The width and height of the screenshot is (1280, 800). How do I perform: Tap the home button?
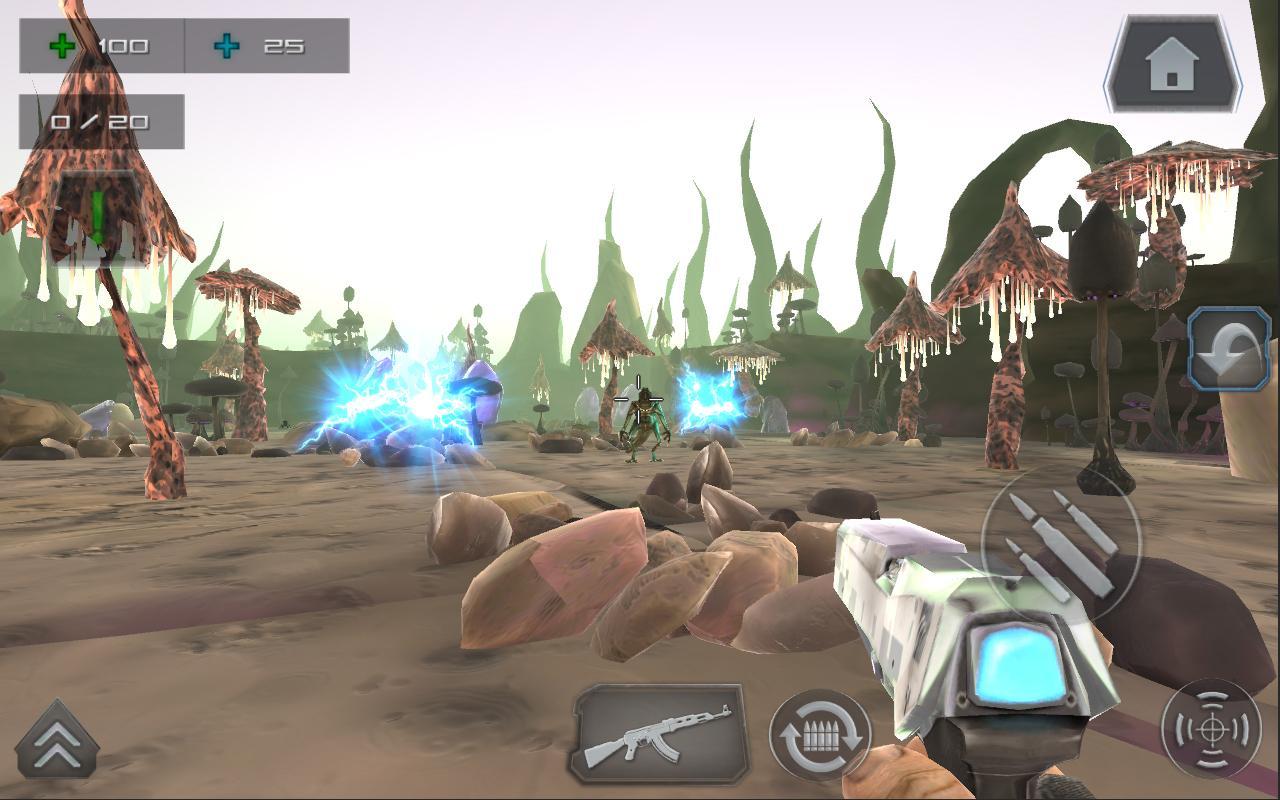coord(1172,65)
